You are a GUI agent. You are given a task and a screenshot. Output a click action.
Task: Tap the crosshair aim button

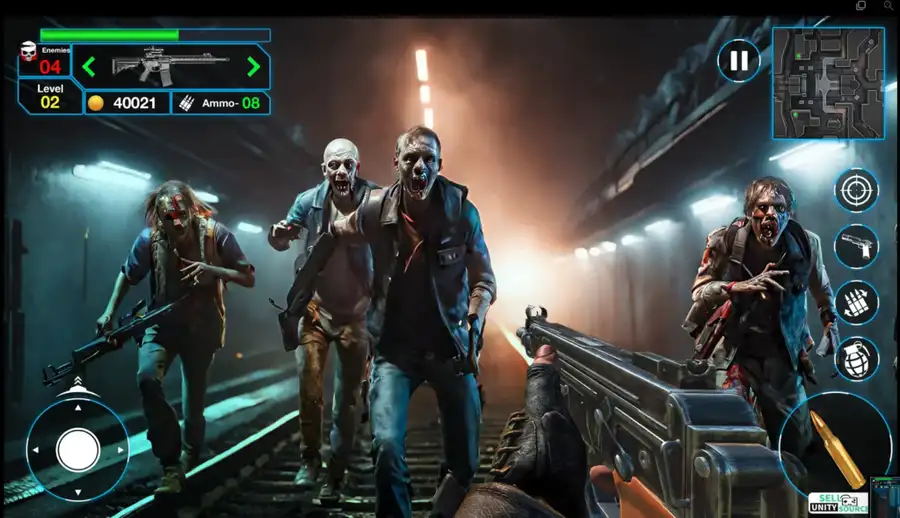[x=856, y=190]
